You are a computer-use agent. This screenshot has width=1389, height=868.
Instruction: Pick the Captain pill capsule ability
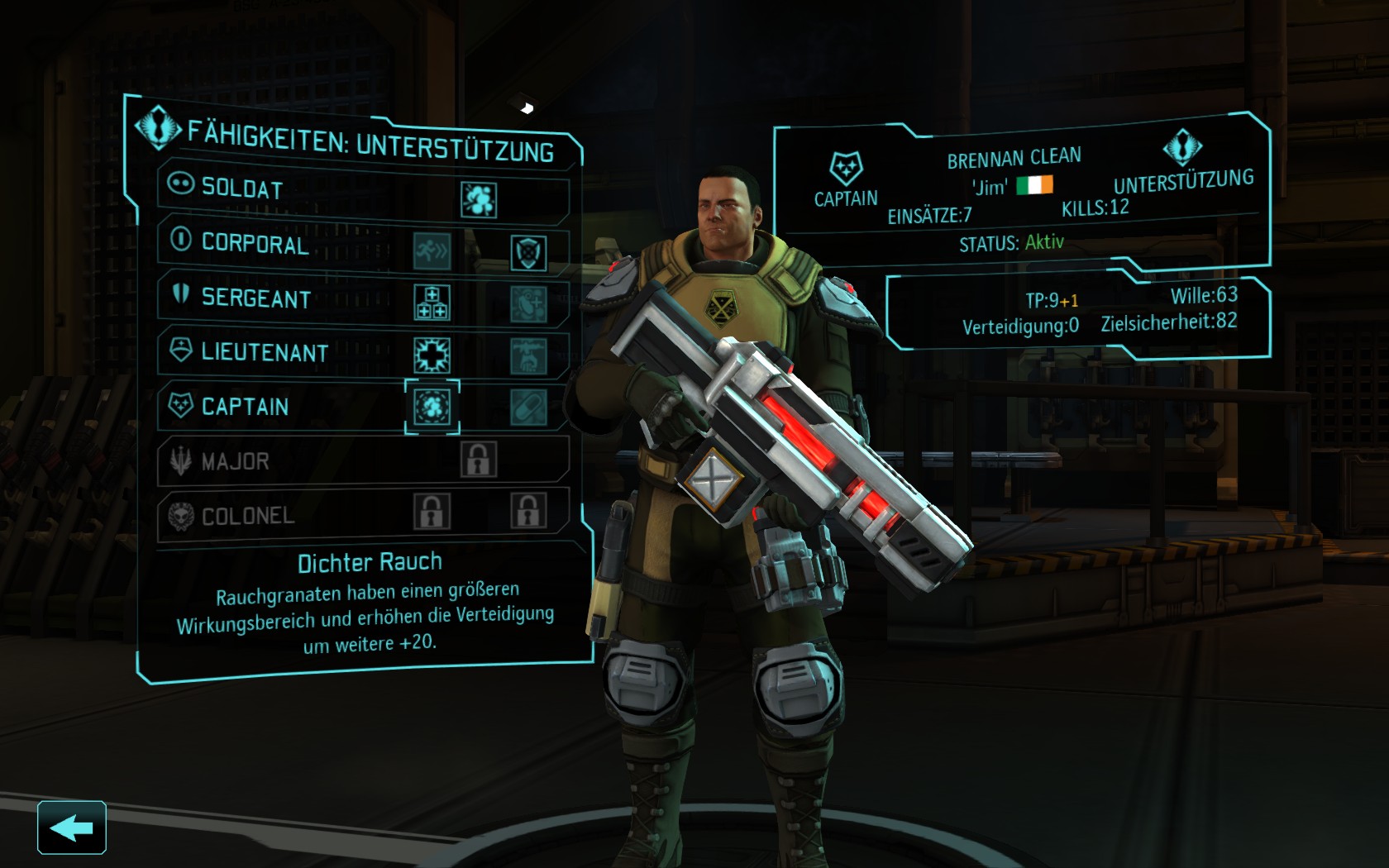[x=528, y=408]
